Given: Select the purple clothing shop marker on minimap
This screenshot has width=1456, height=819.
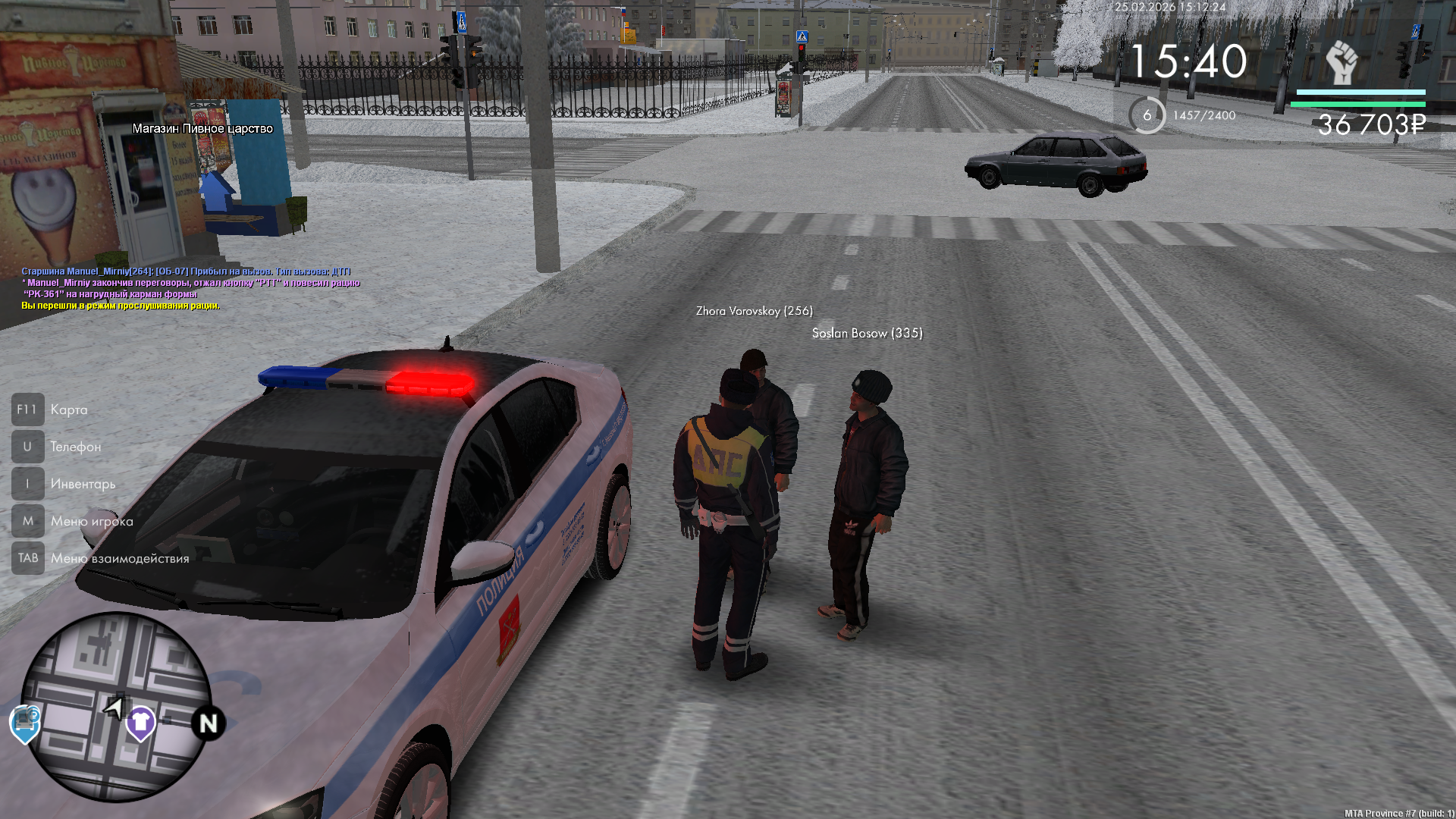Looking at the screenshot, I should pos(140,722).
